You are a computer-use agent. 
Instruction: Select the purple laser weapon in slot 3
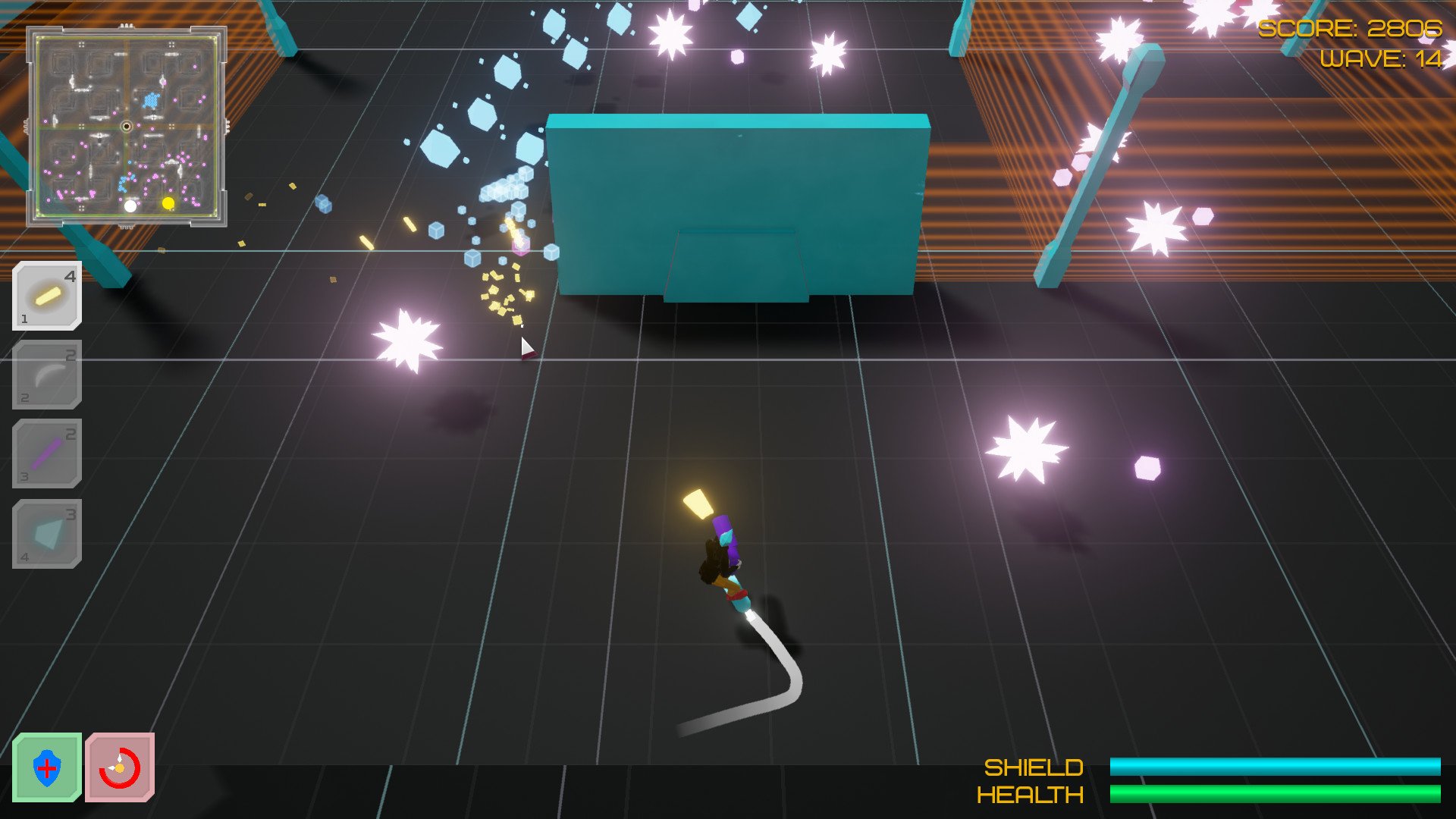(47, 454)
